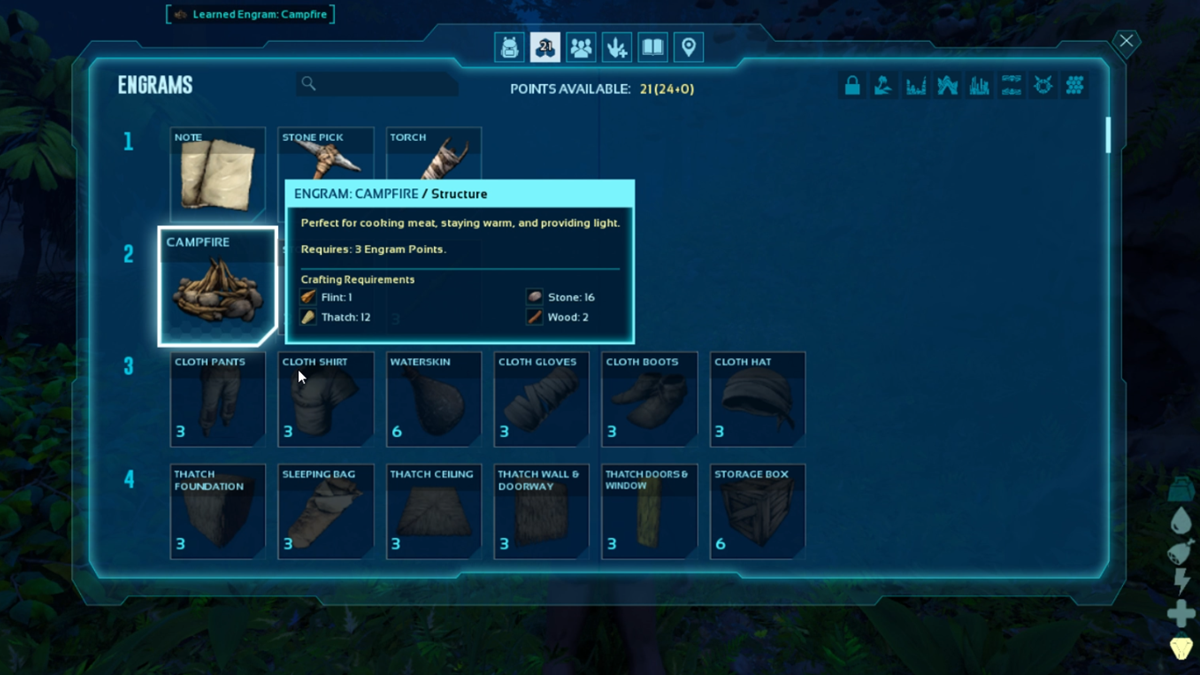Open the backpack inventory tab
The height and width of the screenshot is (675, 1200).
(510, 47)
